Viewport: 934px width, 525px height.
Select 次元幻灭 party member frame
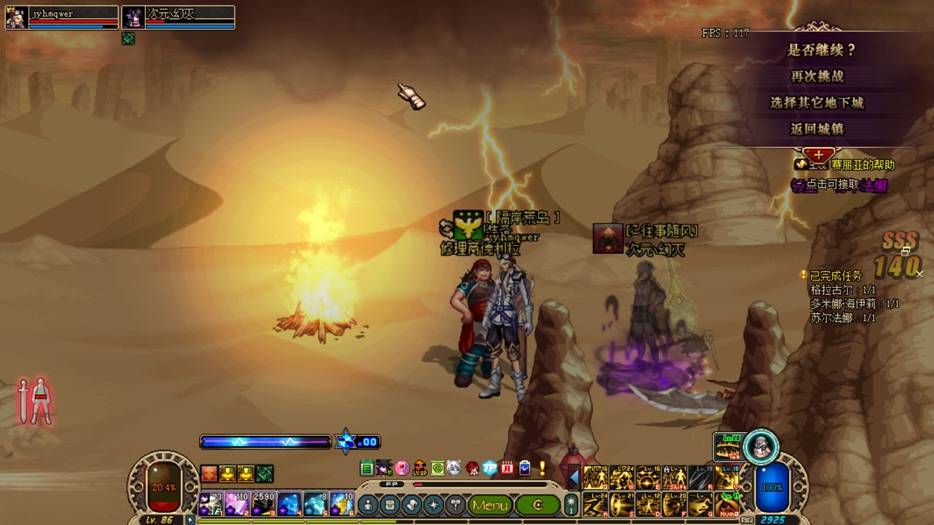coord(178,17)
